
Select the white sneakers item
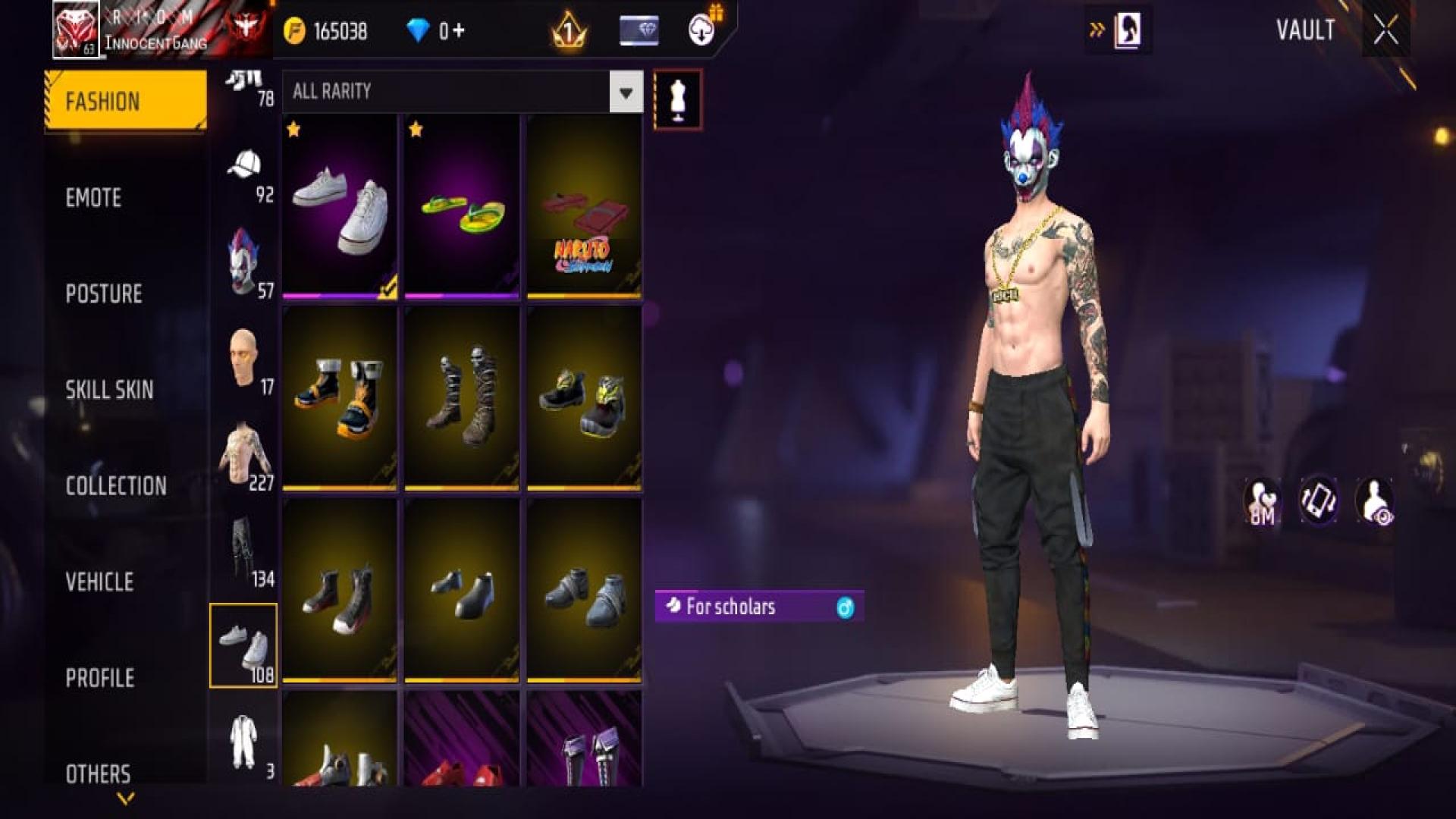tap(340, 206)
